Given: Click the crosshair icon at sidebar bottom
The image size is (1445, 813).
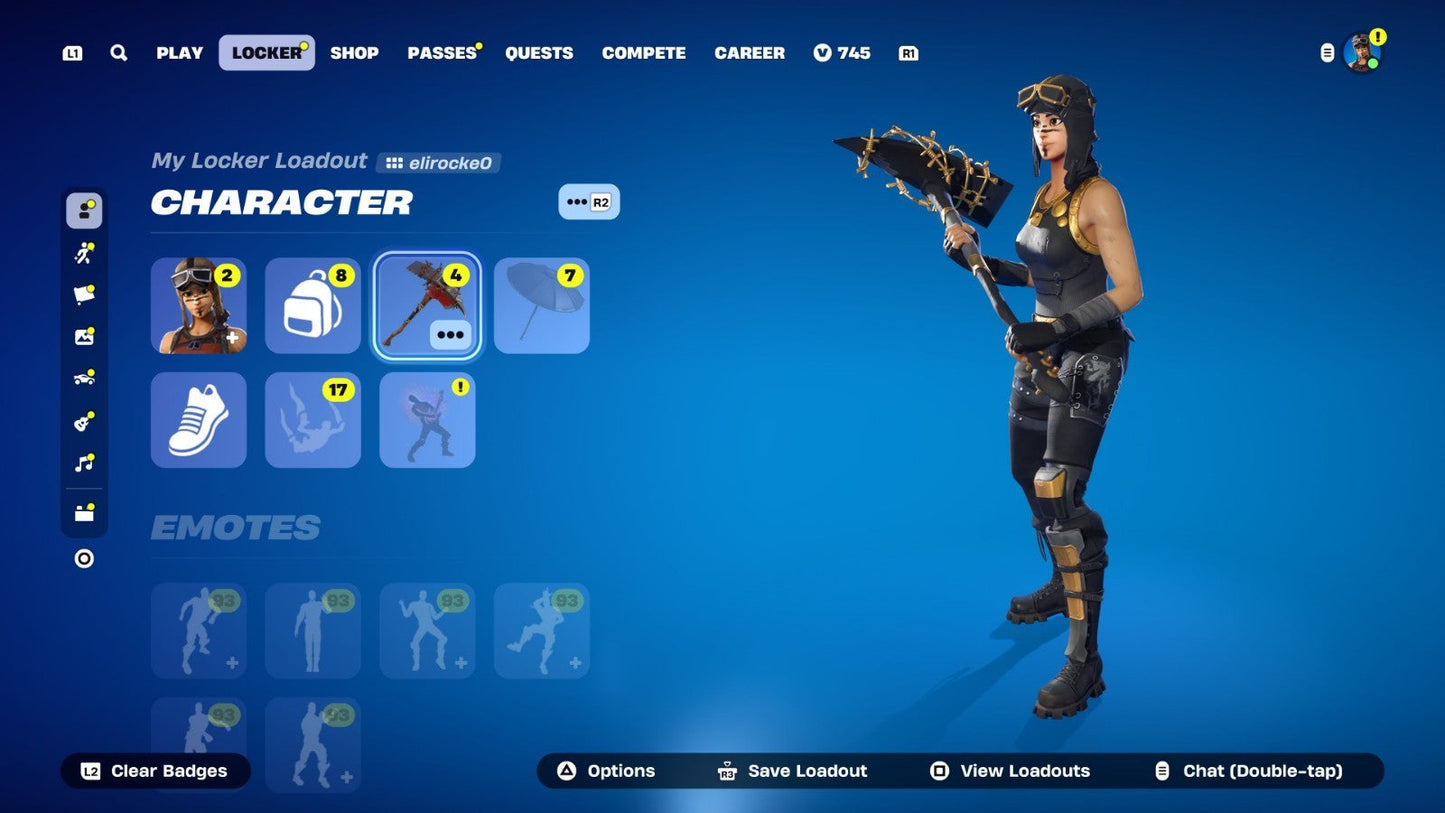Looking at the screenshot, I should coord(84,559).
